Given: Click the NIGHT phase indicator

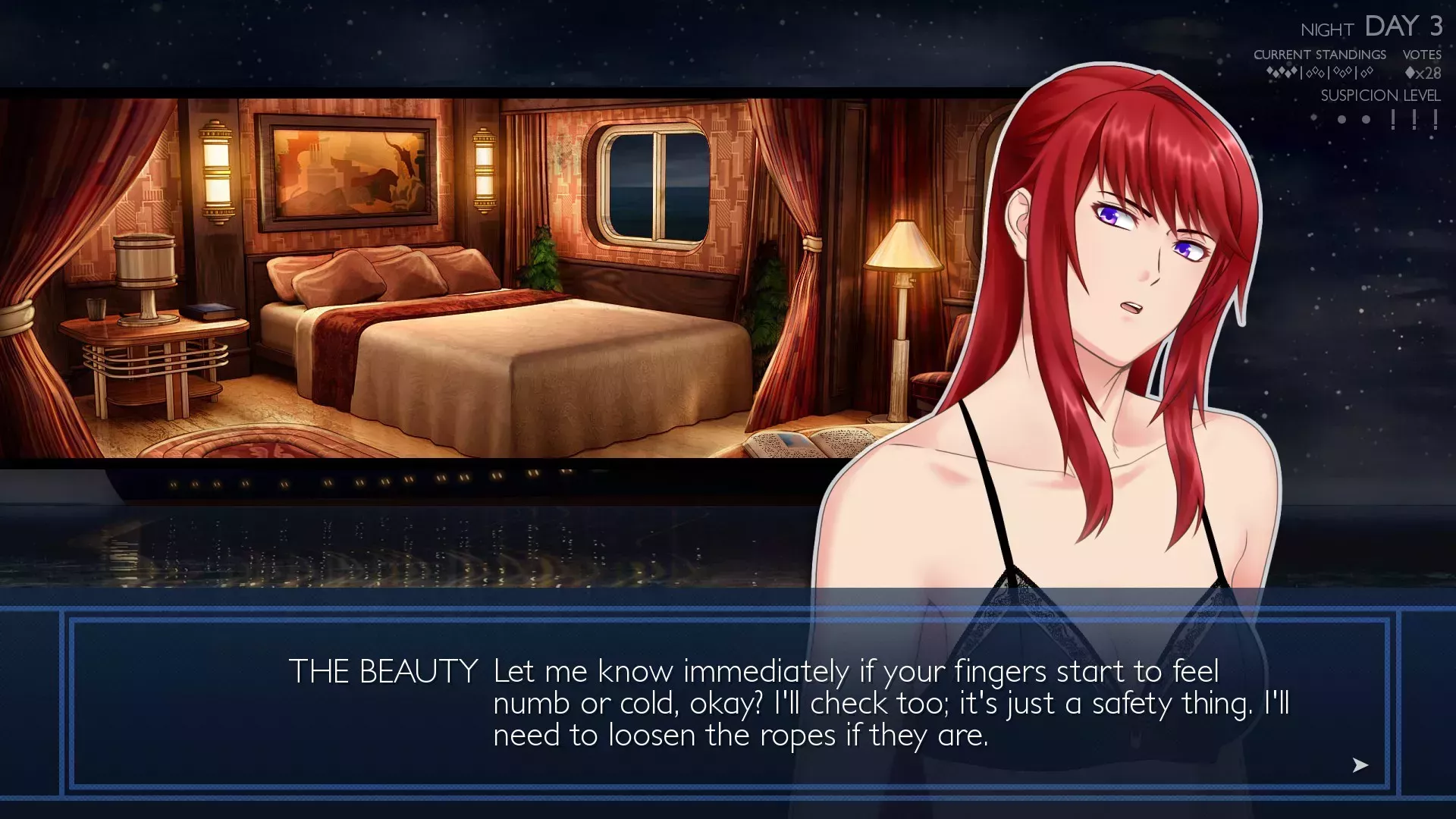Looking at the screenshot, I should (1327, 30).
